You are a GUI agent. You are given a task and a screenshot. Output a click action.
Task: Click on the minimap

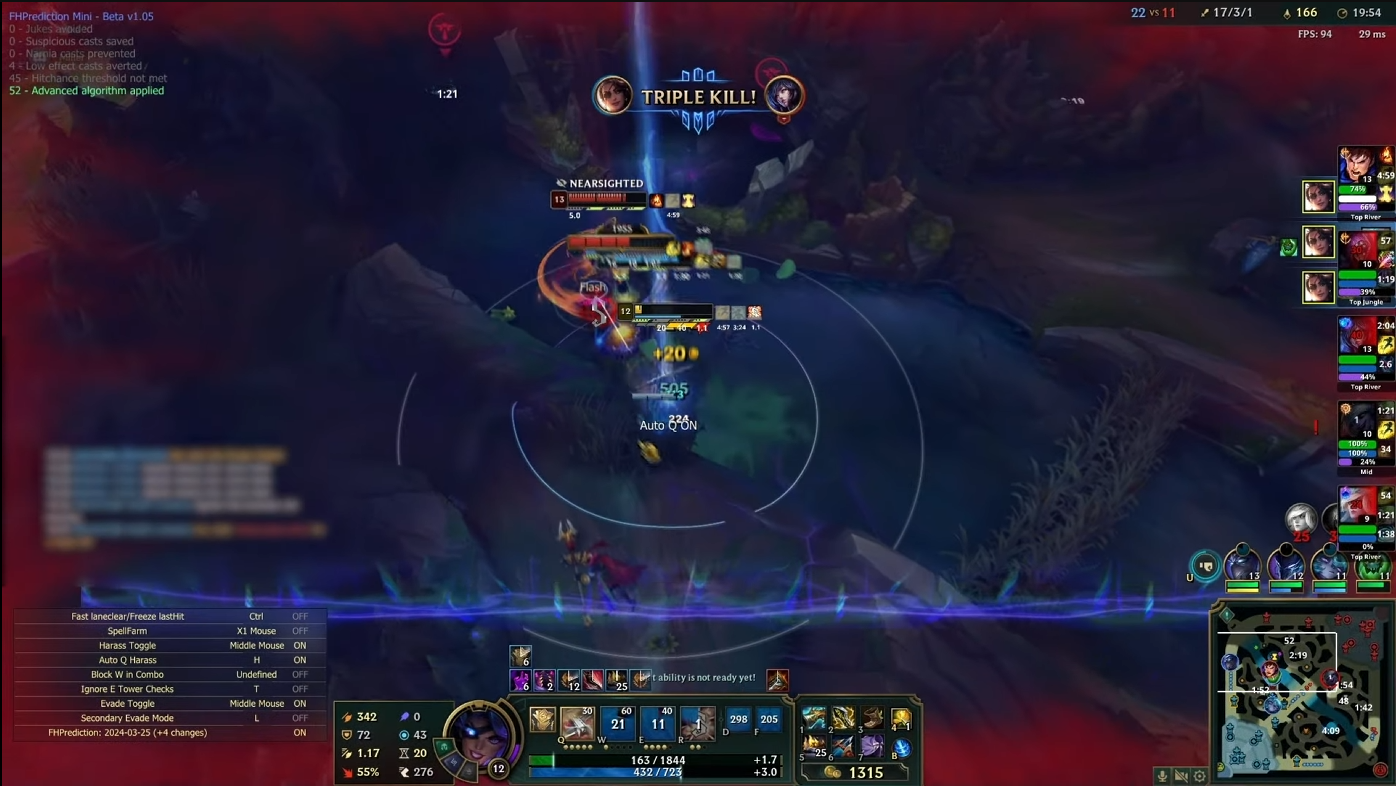(x=1298, y=690)
